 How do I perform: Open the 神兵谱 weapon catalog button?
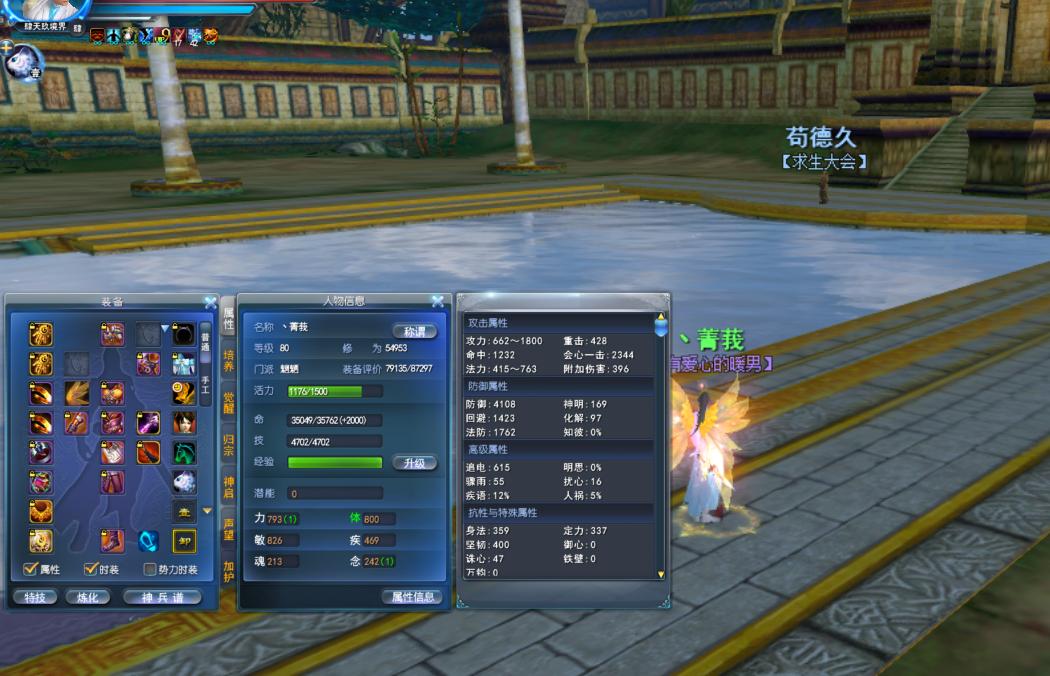162,597
